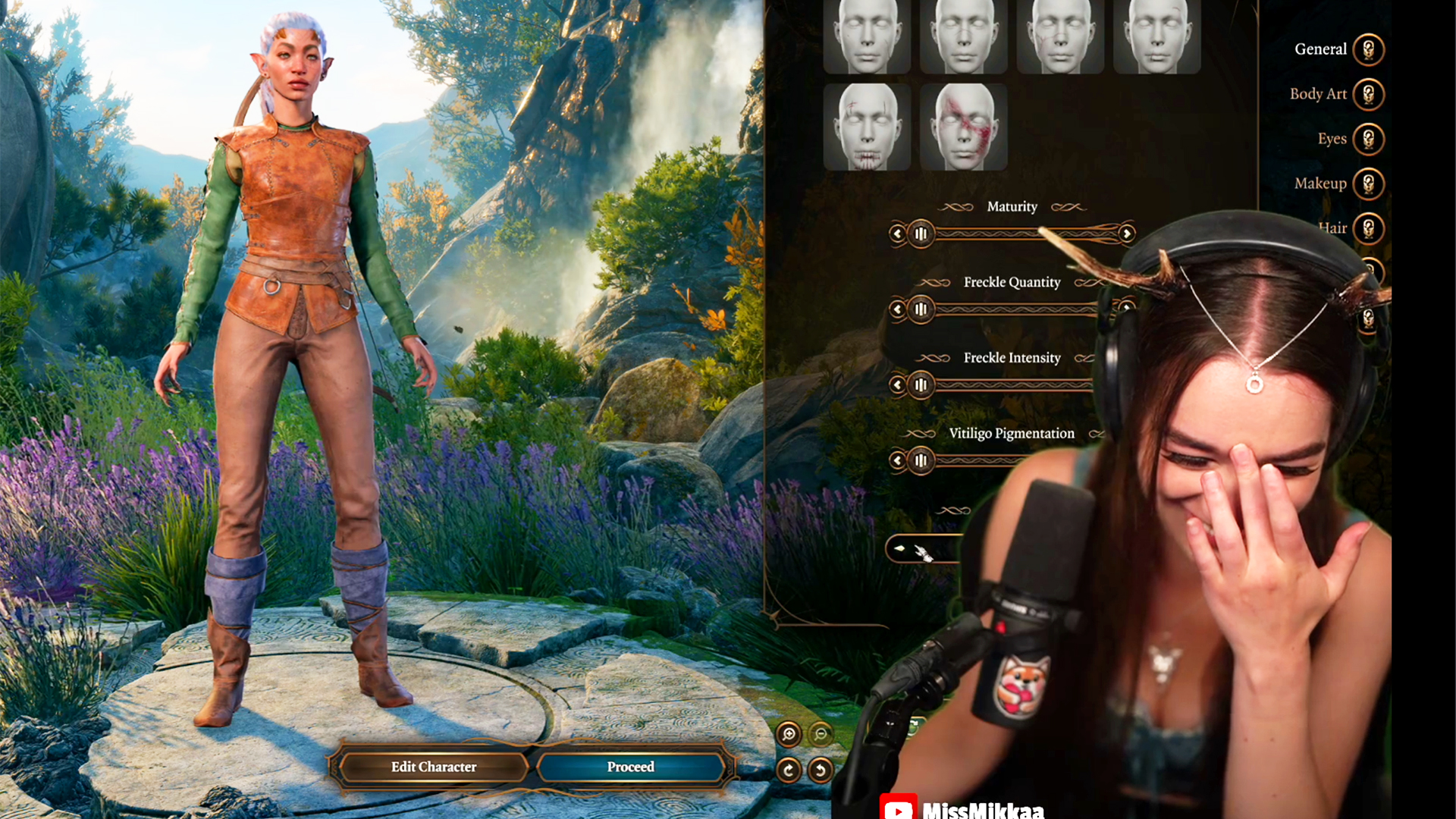Viewport: 1456px width, 819px height.
Task: Switch to the Hair customization tab
Action: pyautogui.click(x=1367, y=227)
